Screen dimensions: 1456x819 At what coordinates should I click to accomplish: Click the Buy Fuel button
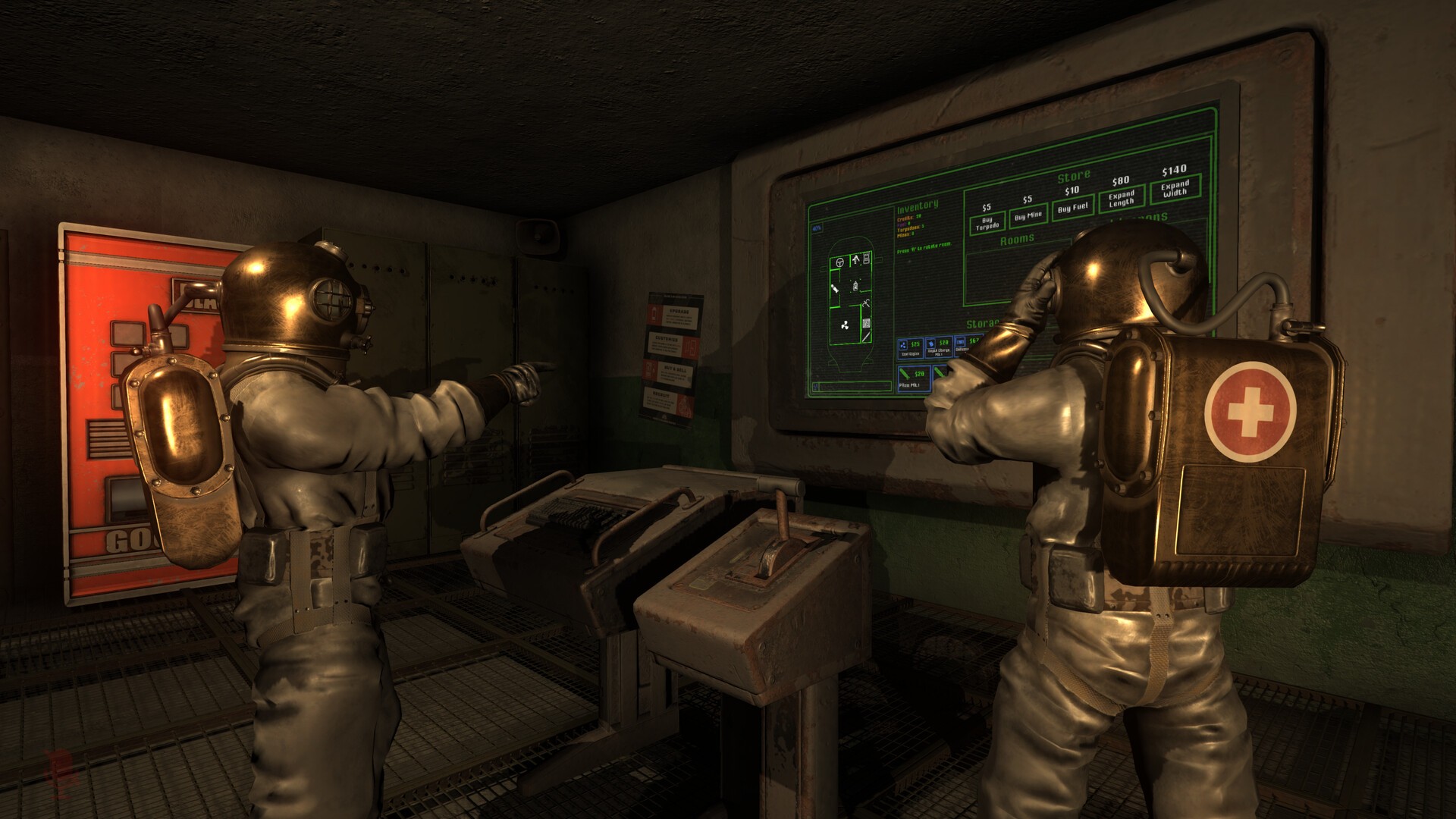pyautogui.click(x=1072, y=207)
